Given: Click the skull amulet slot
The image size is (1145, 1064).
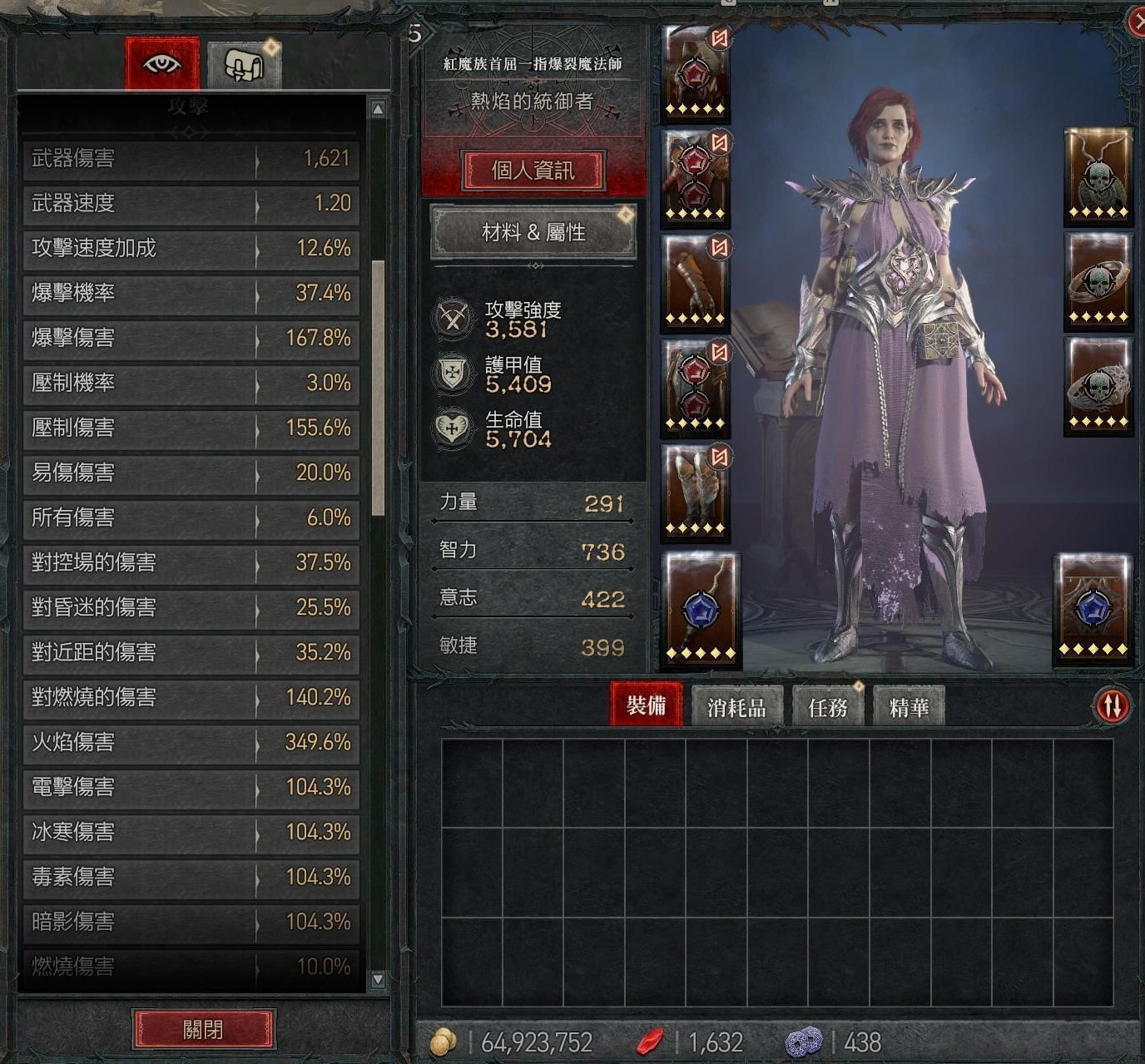Looking at the screenshot, I should [x=1098, y=176].
